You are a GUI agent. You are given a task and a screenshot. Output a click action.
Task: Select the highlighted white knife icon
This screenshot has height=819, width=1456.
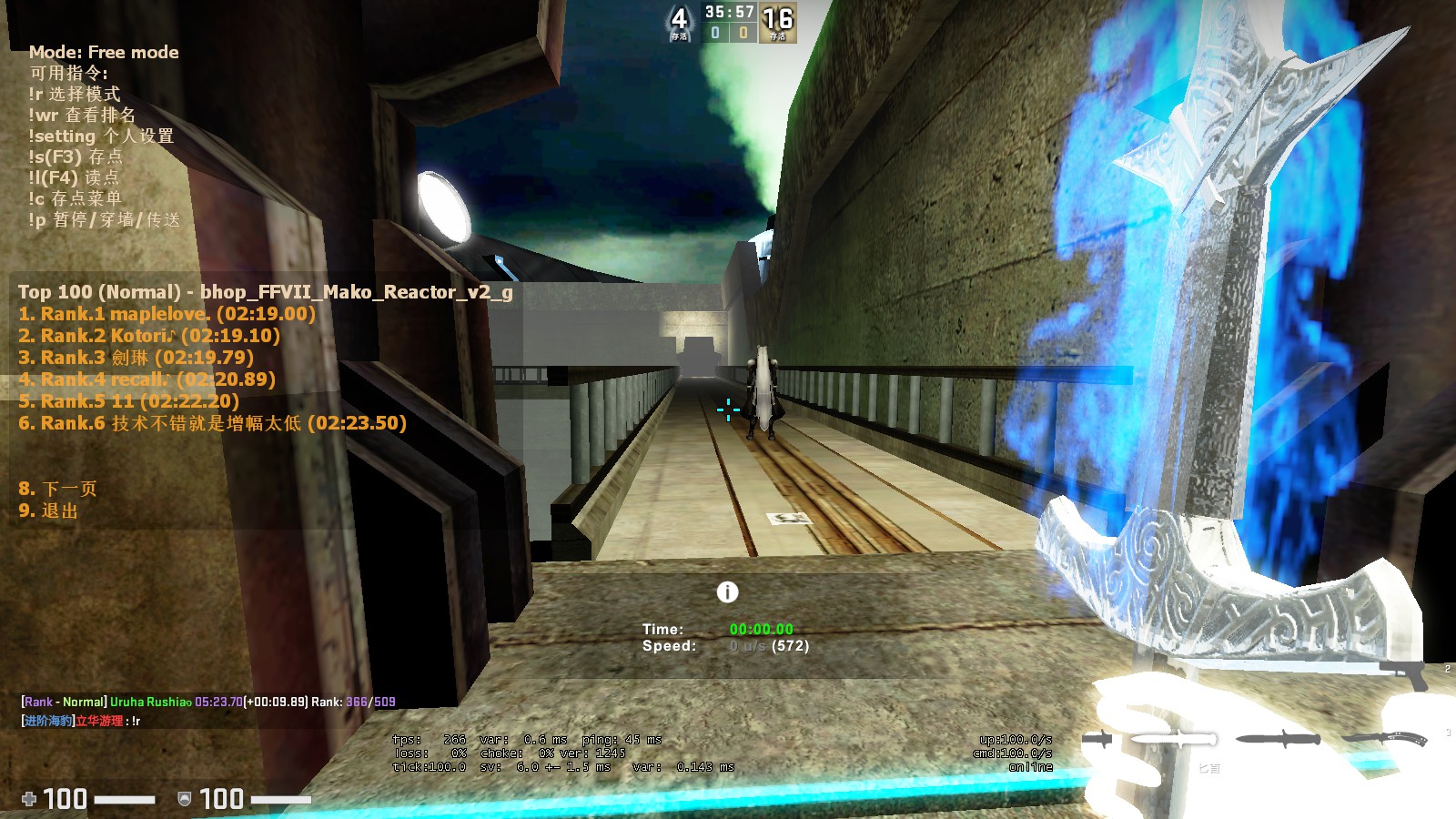point(1175,738)
